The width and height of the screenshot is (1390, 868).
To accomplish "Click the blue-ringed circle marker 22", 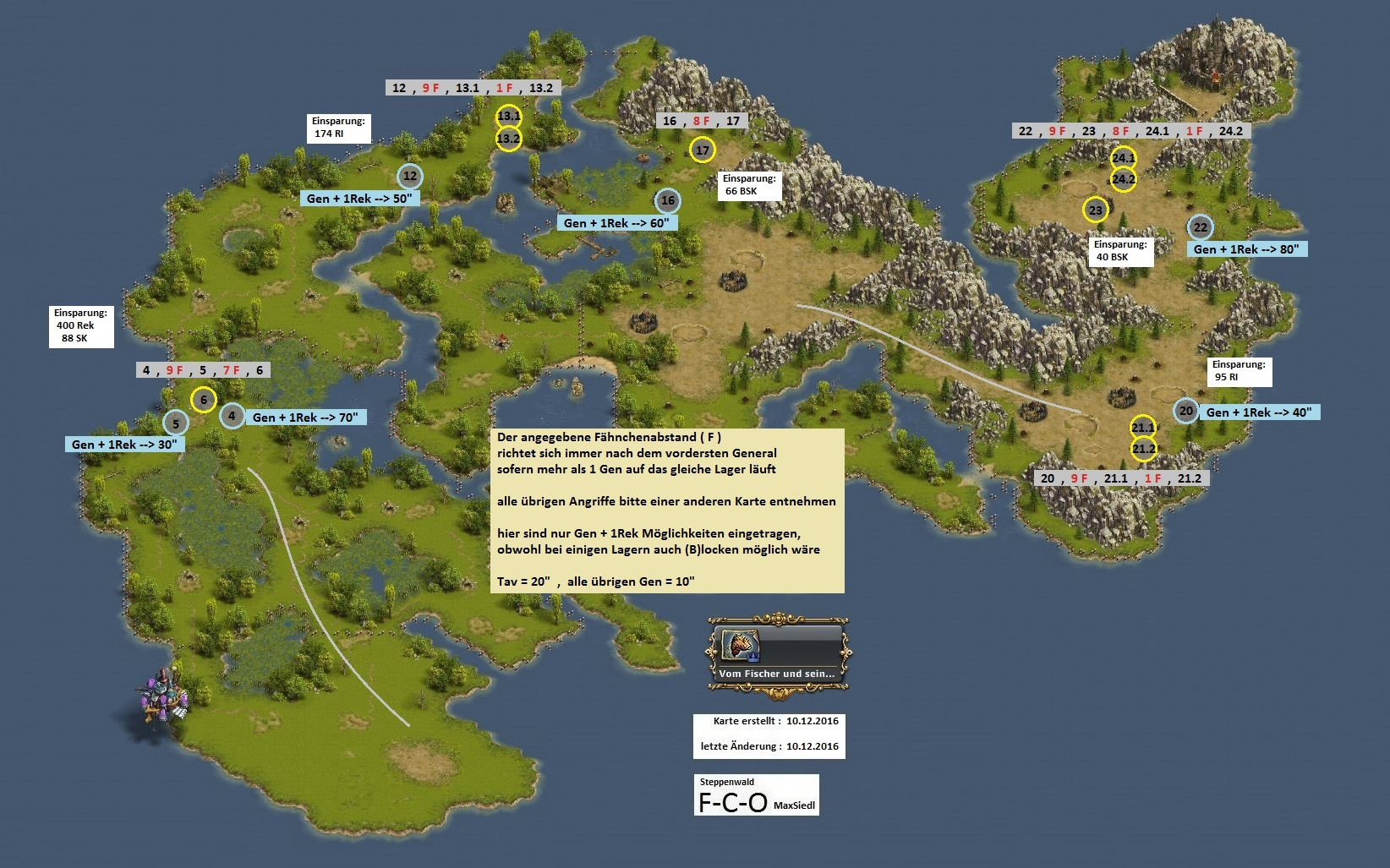I will point(1200,227).
